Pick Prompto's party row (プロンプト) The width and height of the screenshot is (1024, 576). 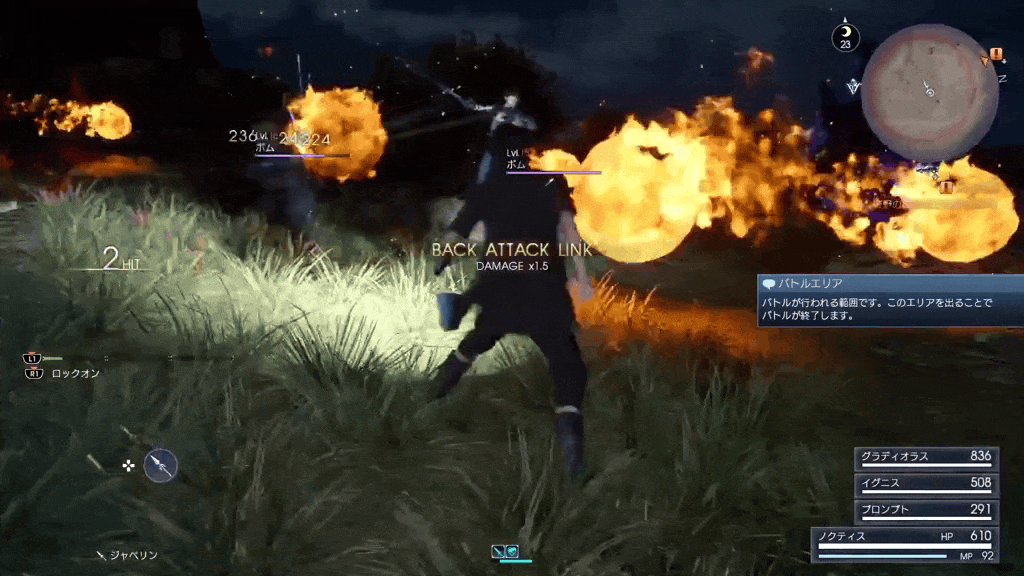925,510
